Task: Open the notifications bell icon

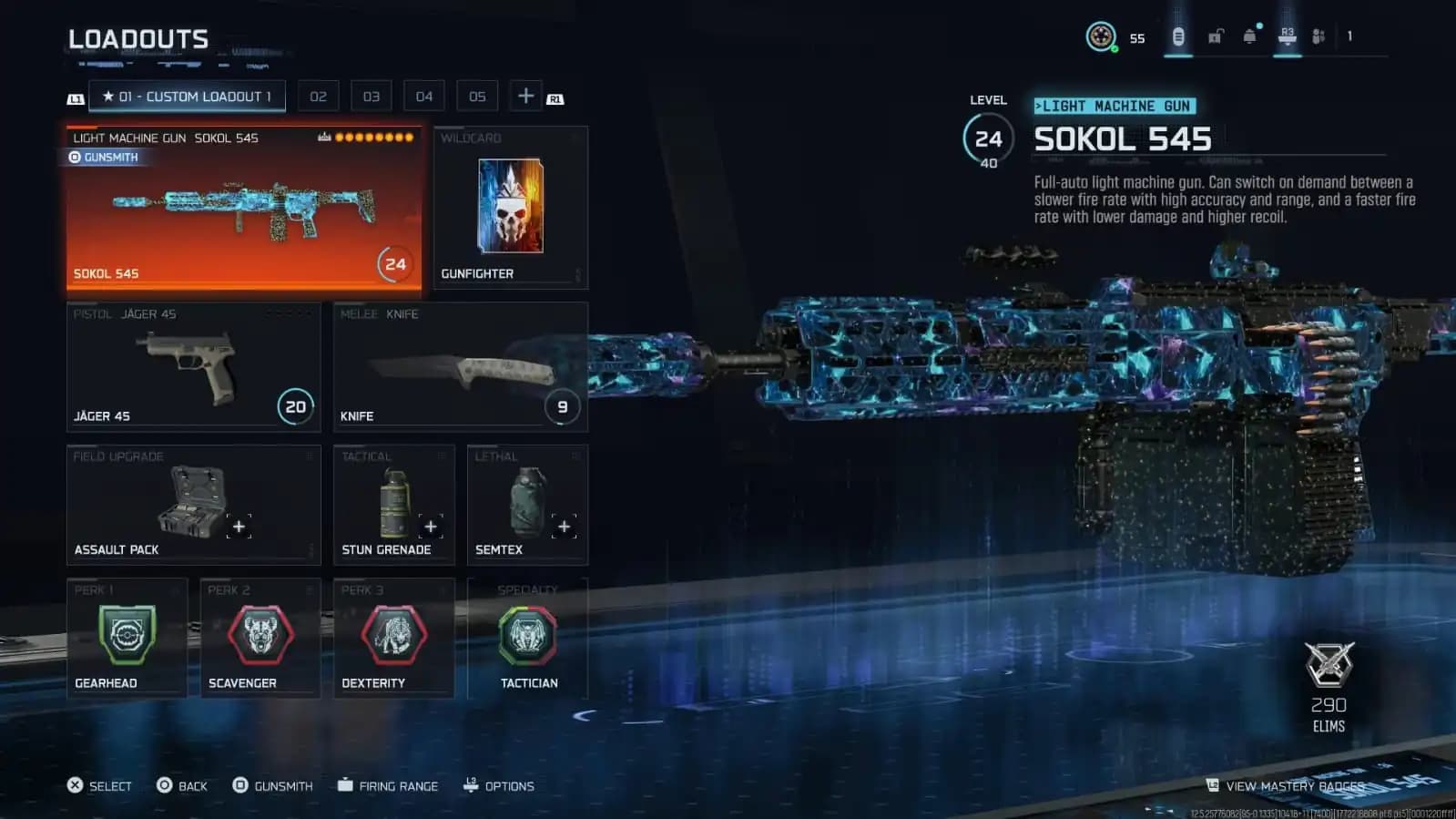Action: pyautogui.click(x=1249, y=35)
